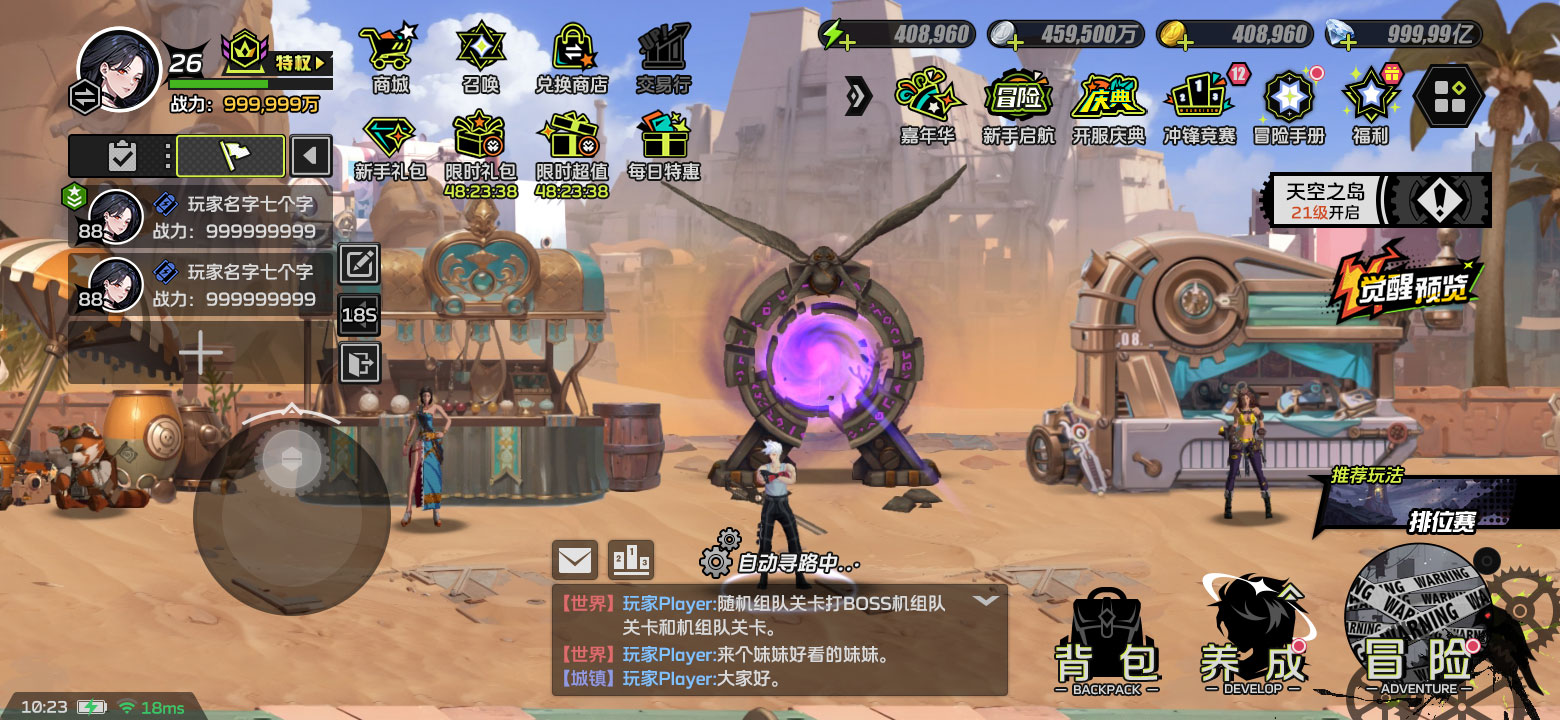1560x720 pixels.
Task: Open the 福利 welfare rewards
Action: 1371,103
